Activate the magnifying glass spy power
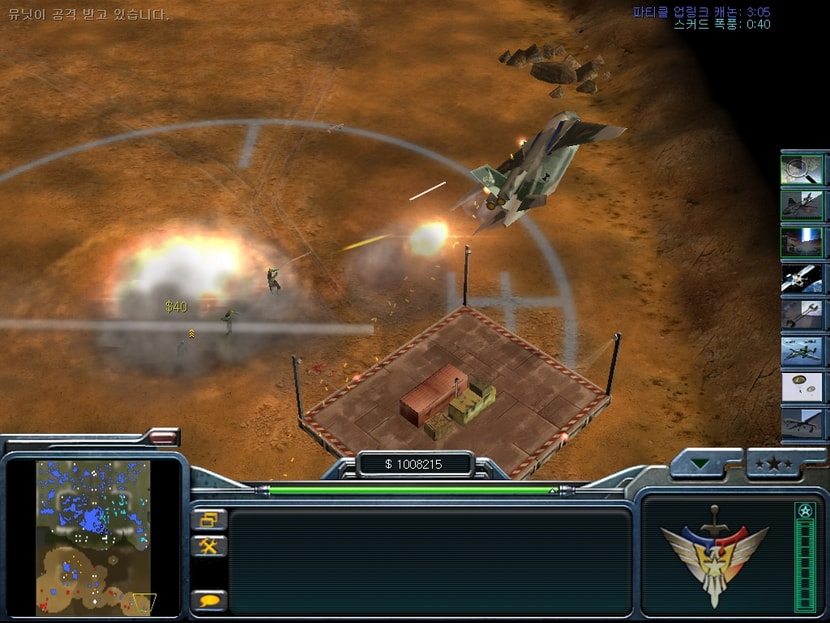830x623 pixels. tap(802, 169)
